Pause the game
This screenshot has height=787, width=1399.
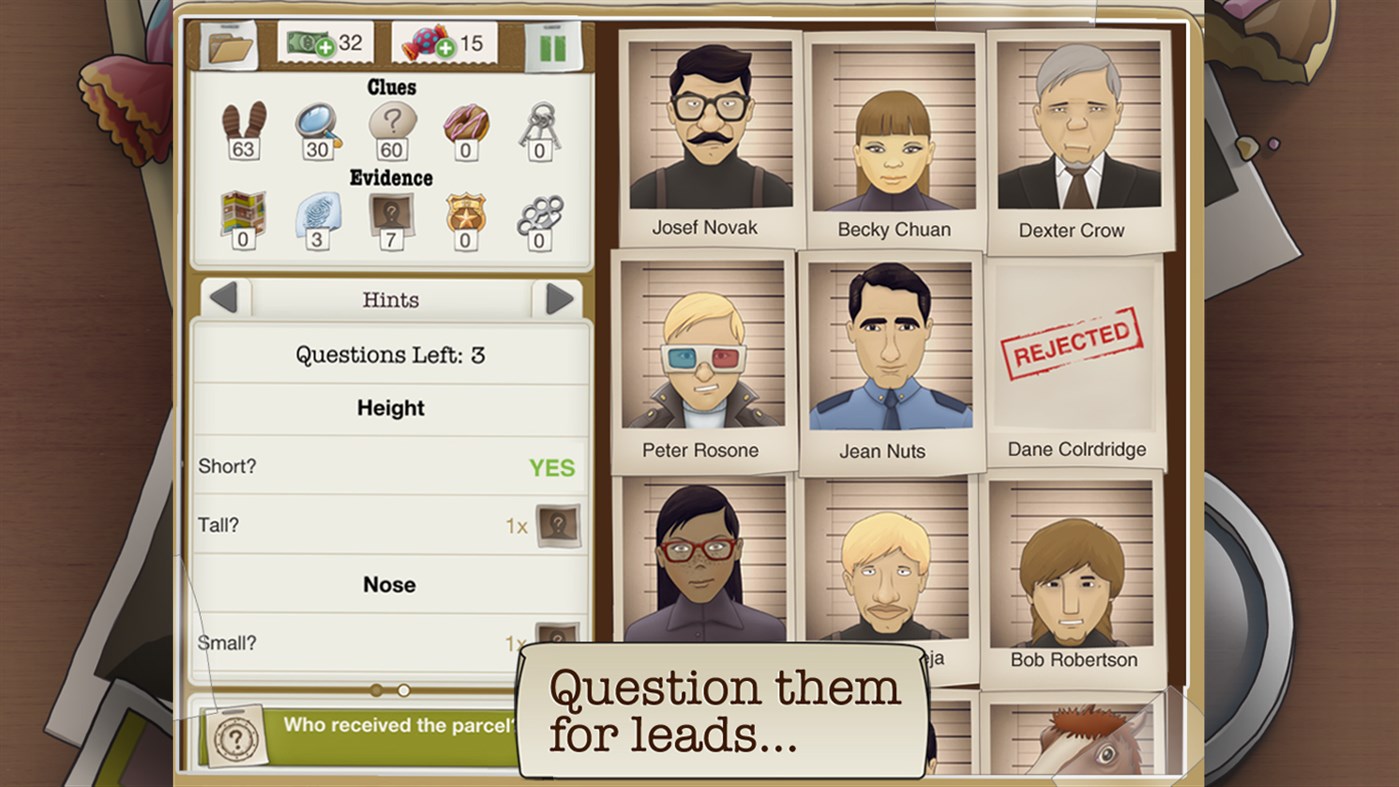(x=557, y=43)
